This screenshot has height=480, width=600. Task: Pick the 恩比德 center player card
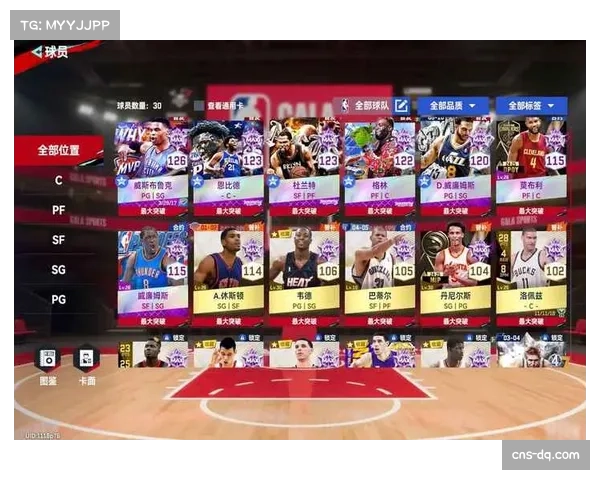point(228,163)
